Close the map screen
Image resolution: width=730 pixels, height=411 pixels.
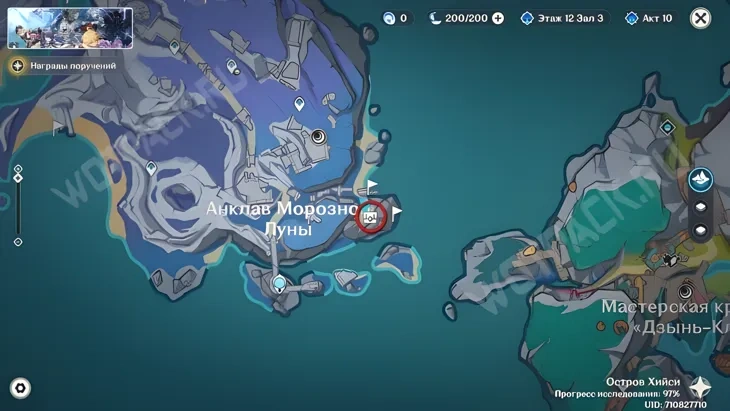tap(701, 18)
